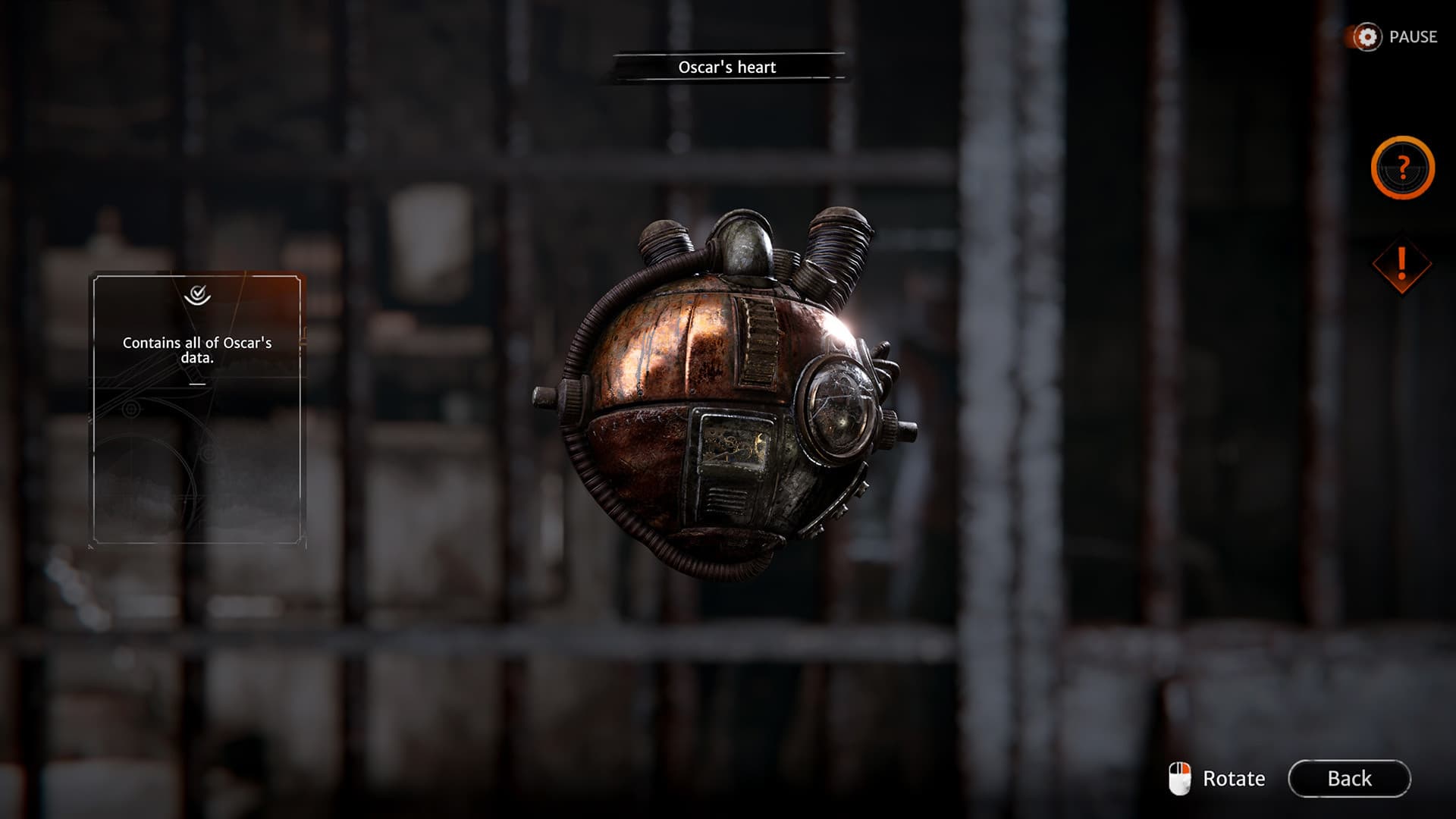The height and width of the screenshot is (819, 1456).
Task: Click the mouse Rotate control icon
Action: pos(1181,777)
